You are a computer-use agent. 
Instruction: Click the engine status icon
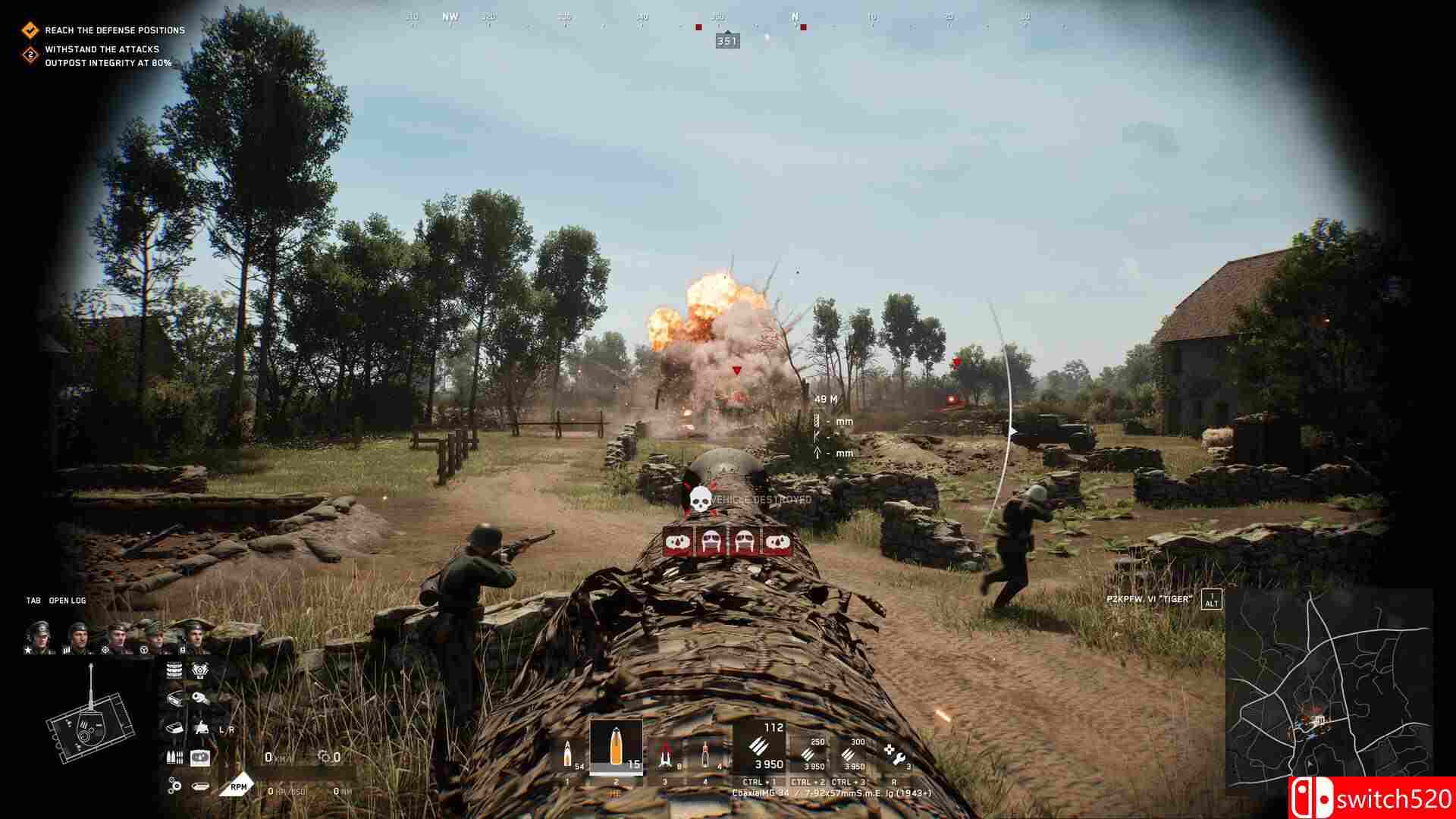[200, 670]
